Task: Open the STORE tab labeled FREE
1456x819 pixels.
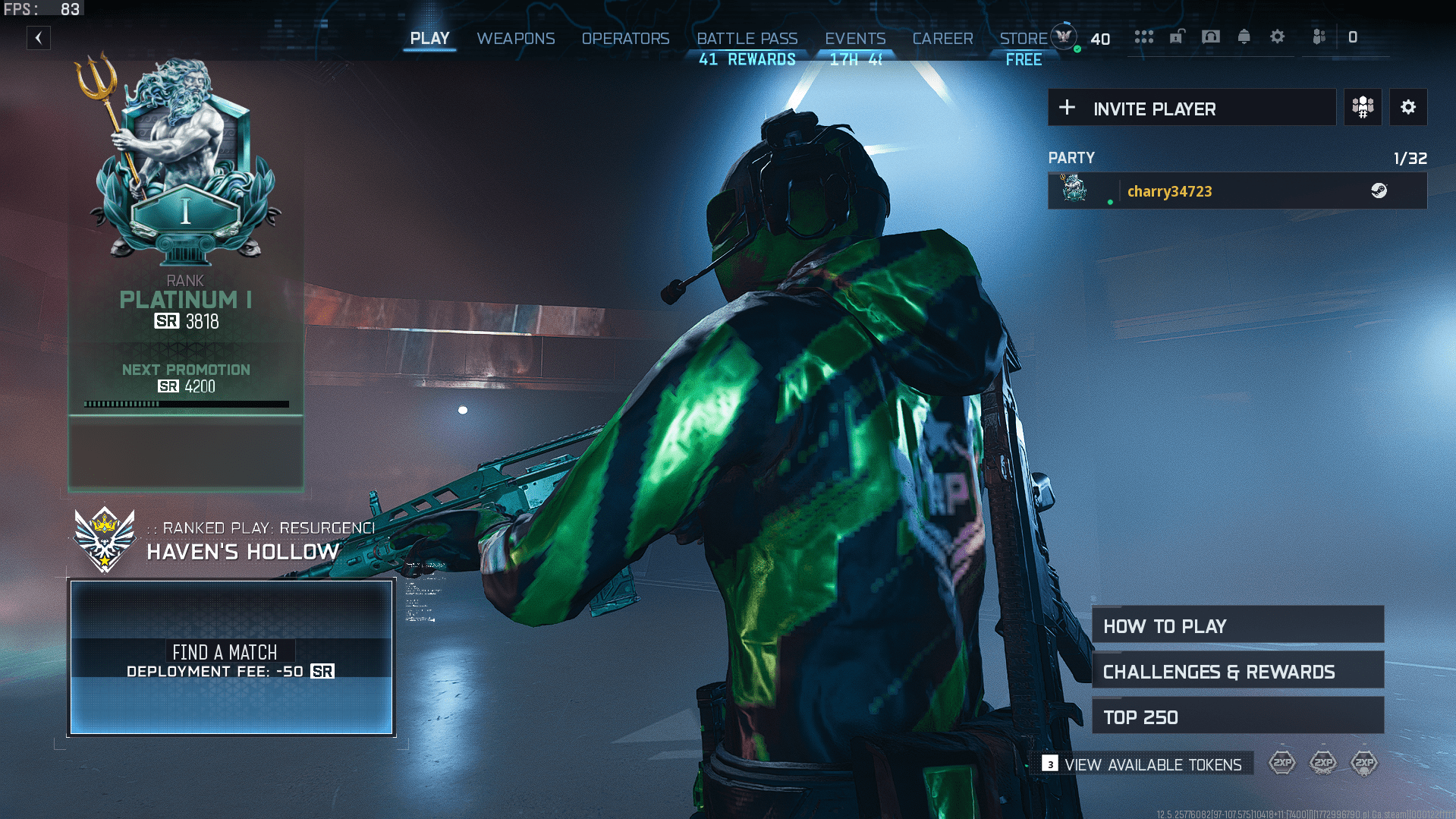Action: [1022, 39]
